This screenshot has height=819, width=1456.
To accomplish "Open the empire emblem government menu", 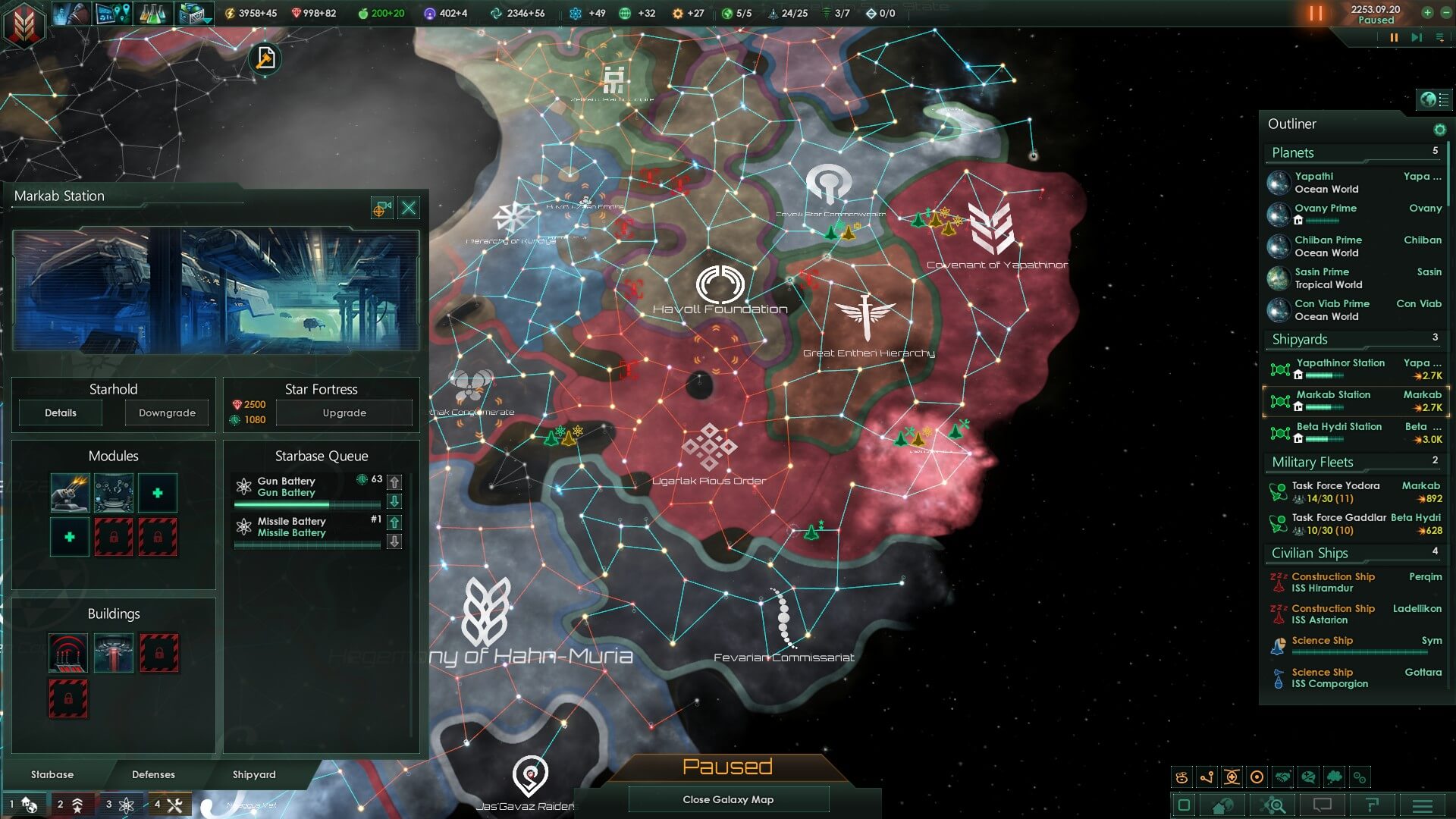I will (x=25, y=25).
